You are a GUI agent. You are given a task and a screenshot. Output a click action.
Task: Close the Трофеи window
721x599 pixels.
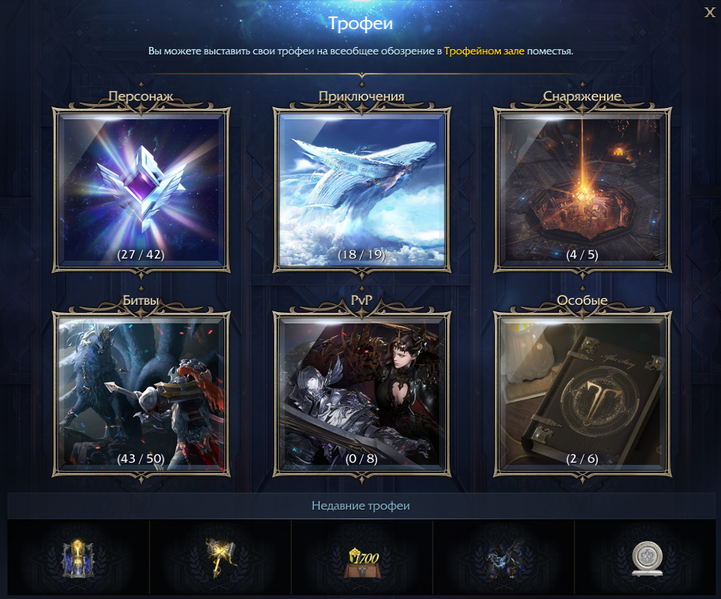tap(709, 12)
